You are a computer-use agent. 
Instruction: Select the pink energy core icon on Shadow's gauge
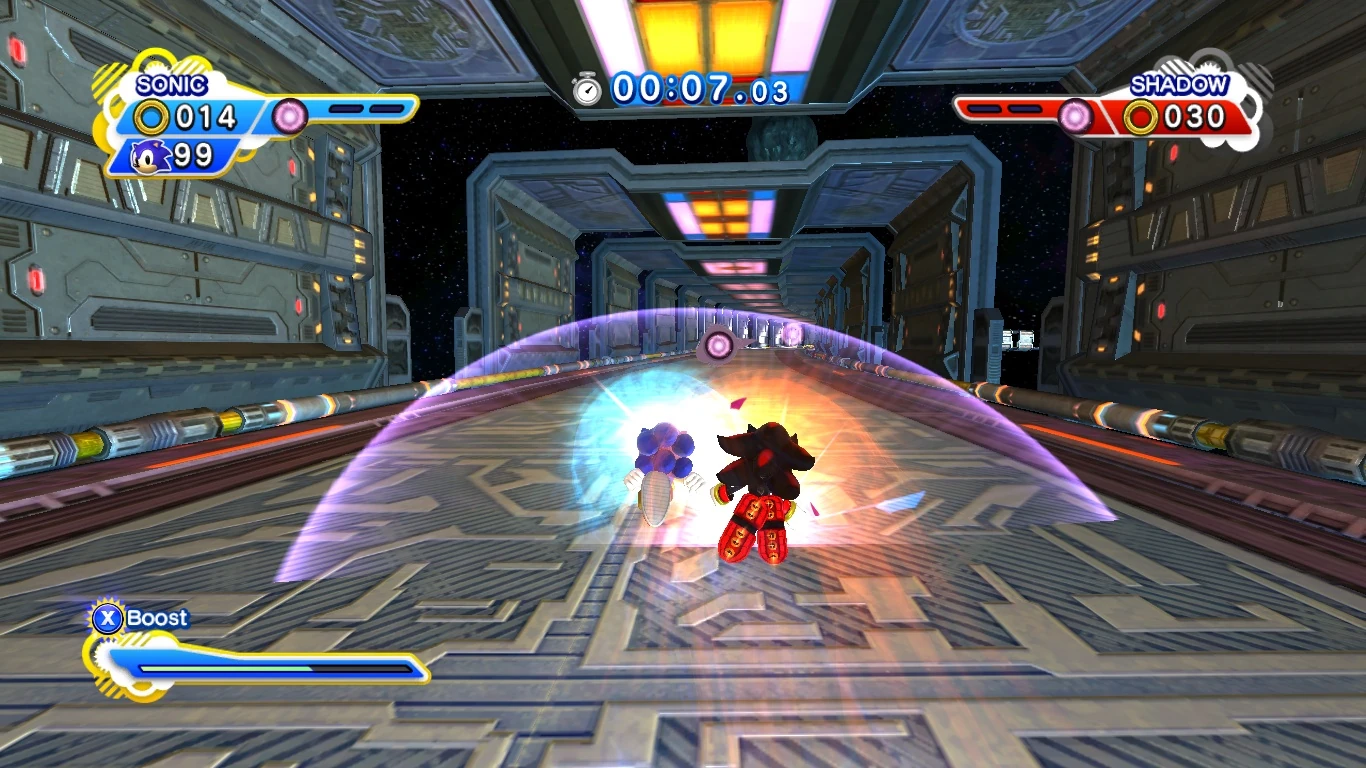click(1075, 116)
